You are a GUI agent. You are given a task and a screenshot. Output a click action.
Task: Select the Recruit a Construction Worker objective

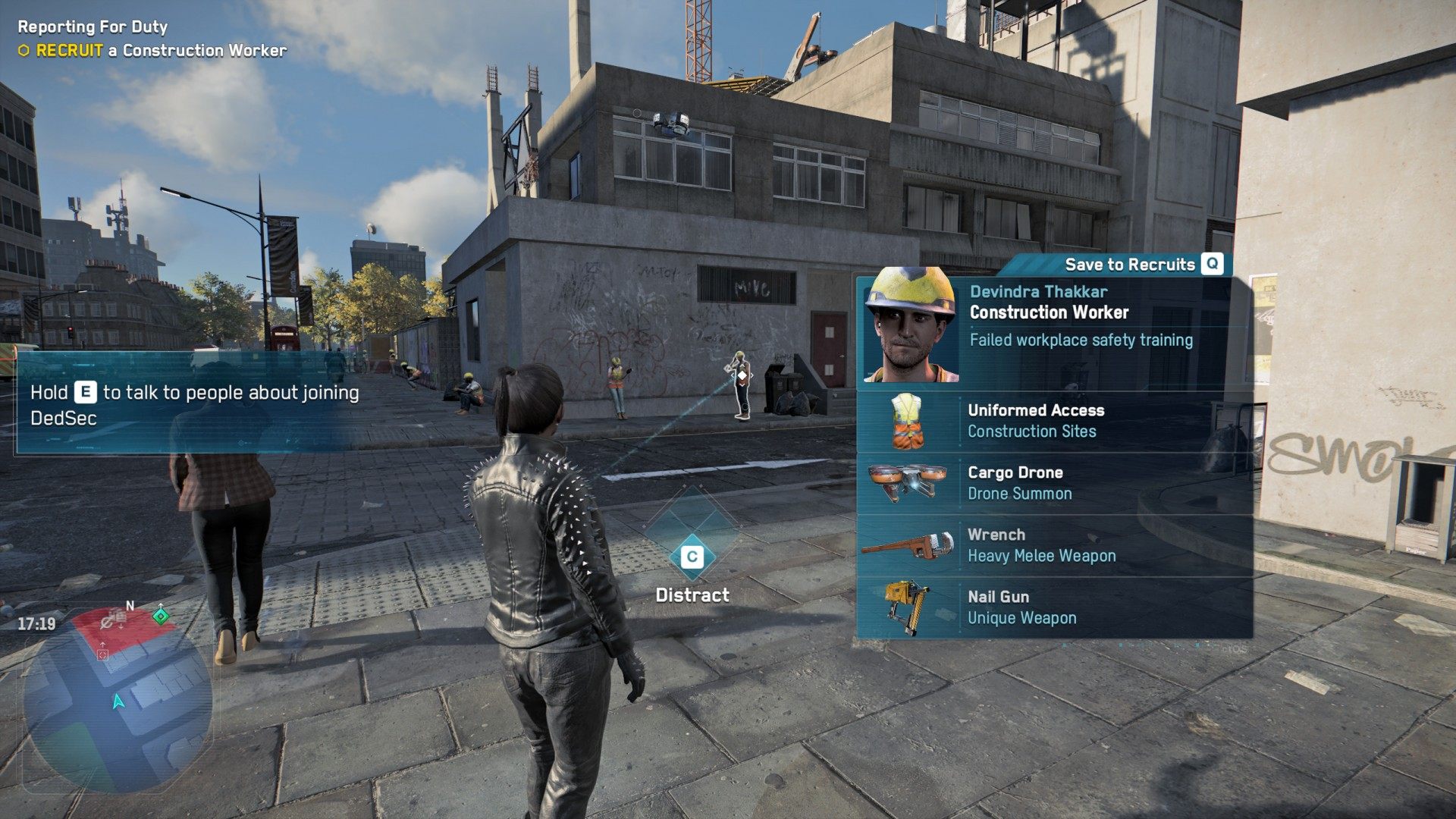(161, 51)
